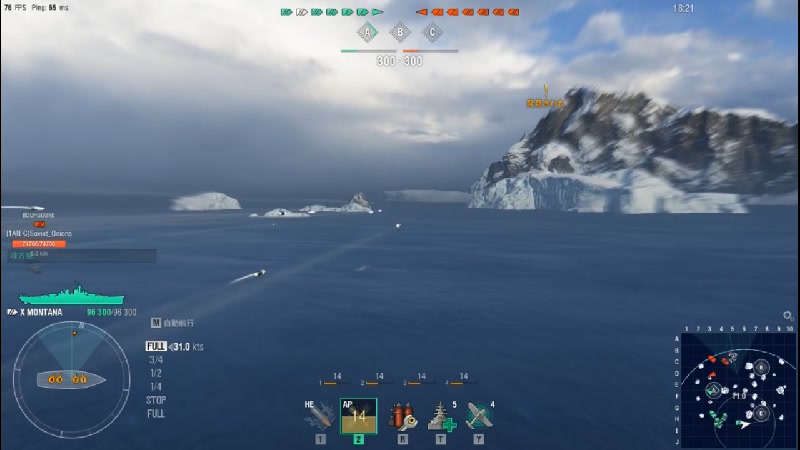Click capture point B diamond indicator
This screenshot has width=800, height=450.
pyautogui.click(x=400, y=33)
